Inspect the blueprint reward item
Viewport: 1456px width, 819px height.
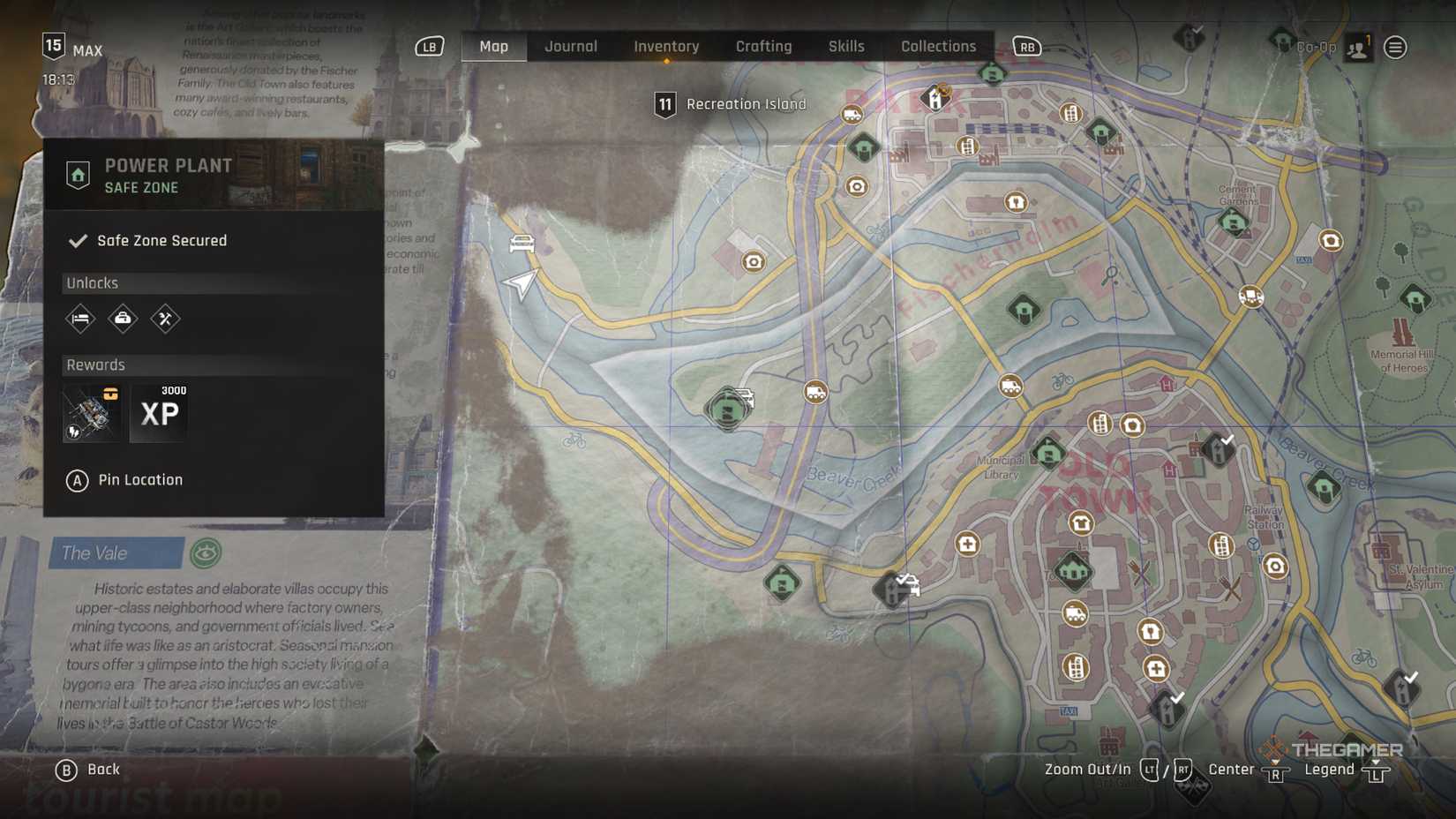[x=93, y=412]
